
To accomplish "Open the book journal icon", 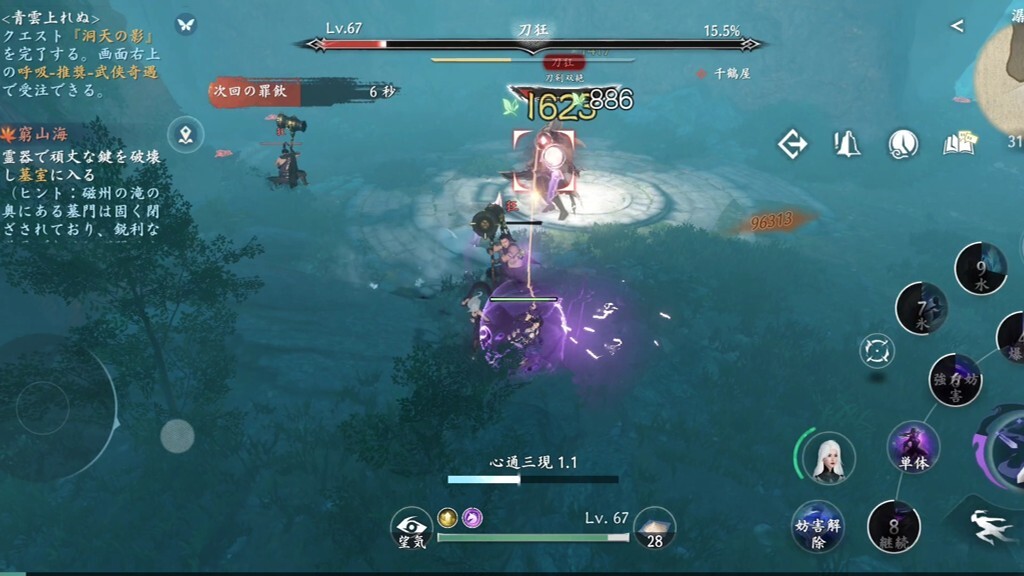I will (x=958, y=144).
